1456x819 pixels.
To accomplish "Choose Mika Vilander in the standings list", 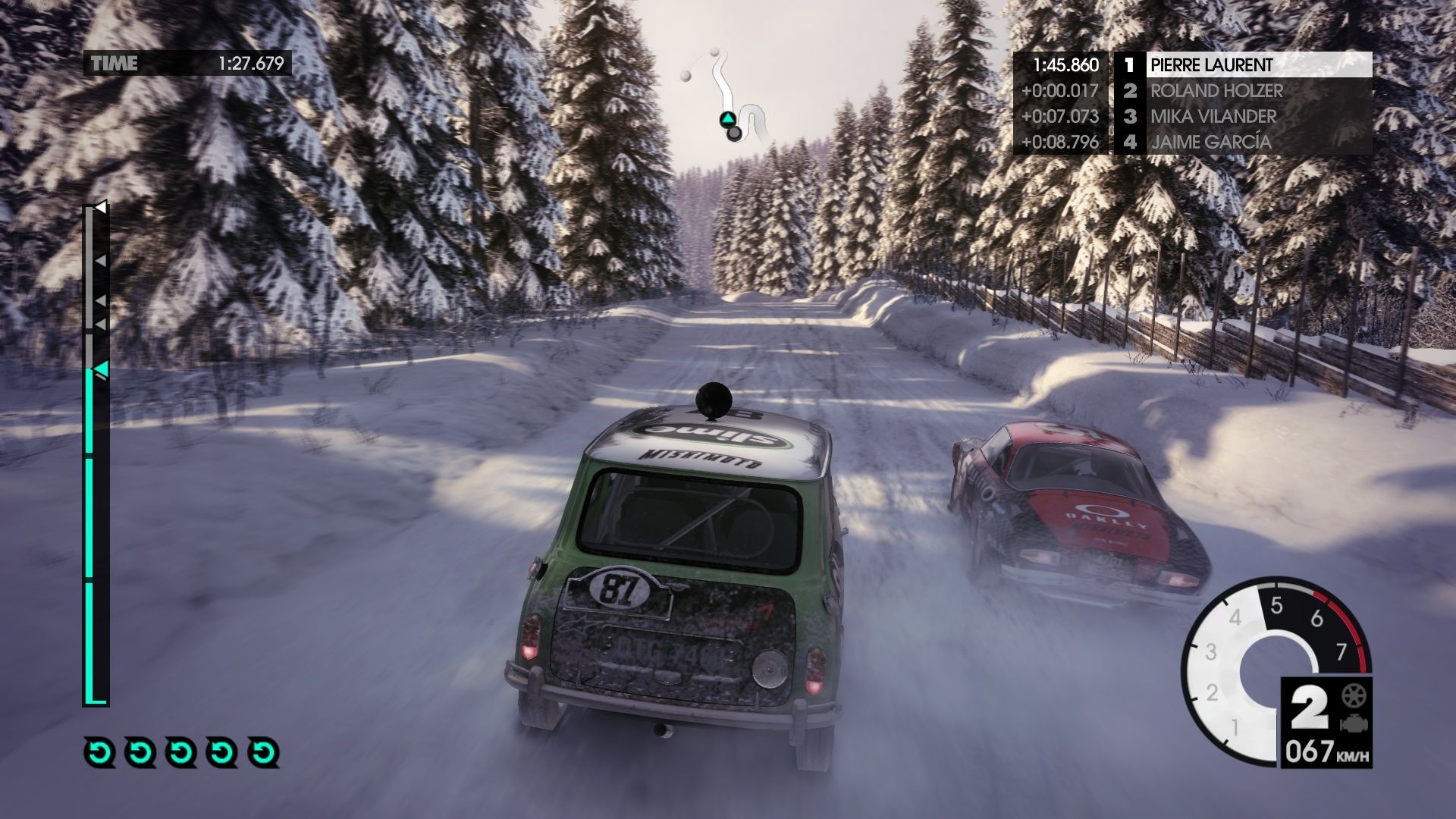I will (1242, 116).
